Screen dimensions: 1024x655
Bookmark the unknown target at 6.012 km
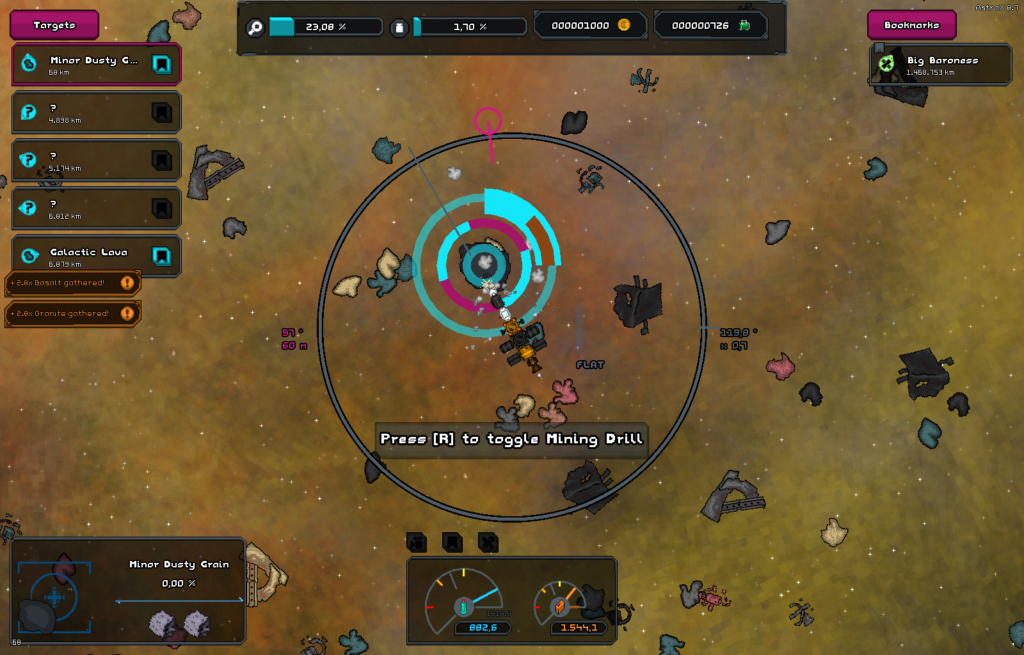point(160,208)
